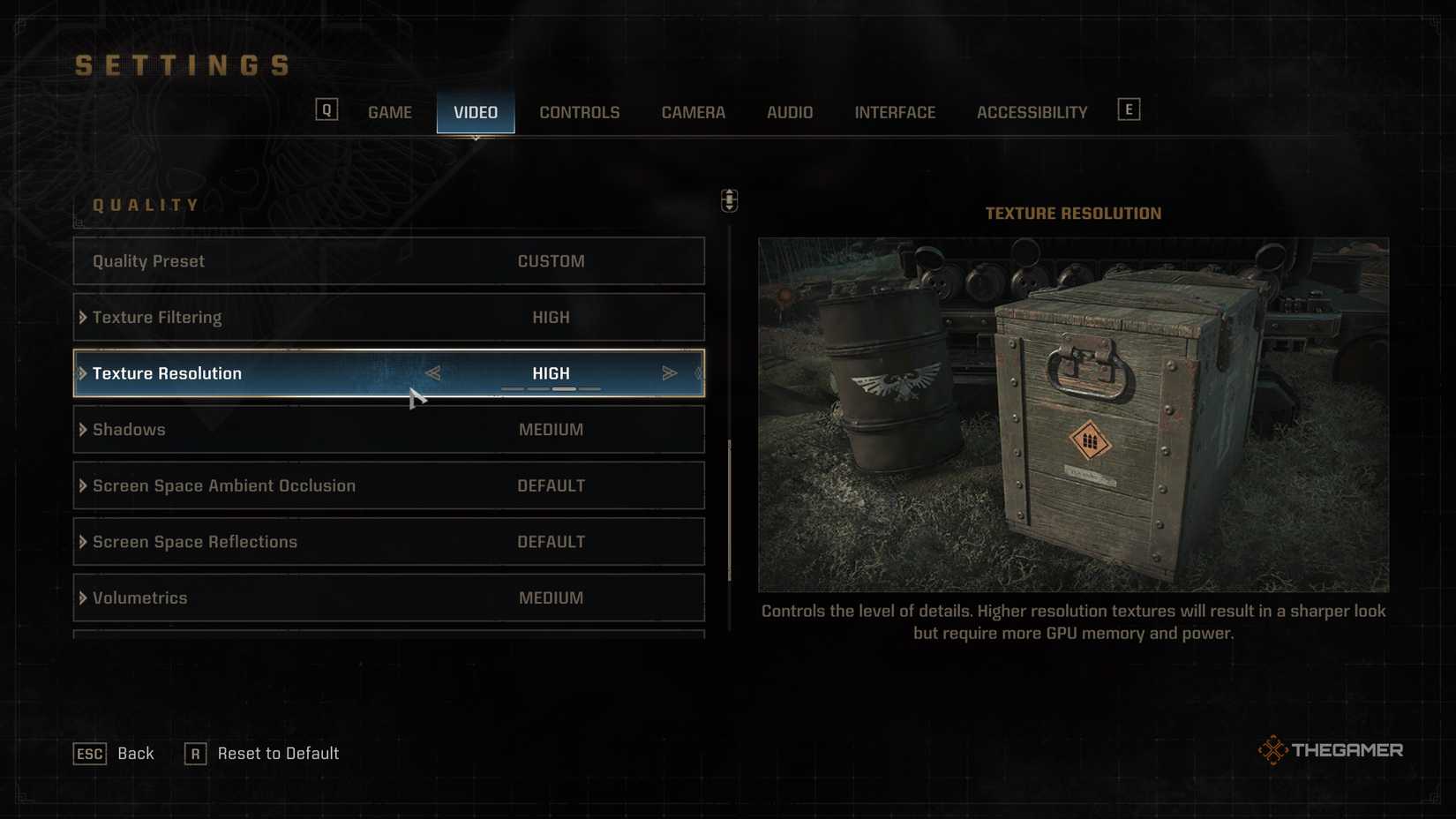The width and height of the screenshot is (1456, 819).
Task: Select the Screen Space Reflections row
Action: coord(388,542)
